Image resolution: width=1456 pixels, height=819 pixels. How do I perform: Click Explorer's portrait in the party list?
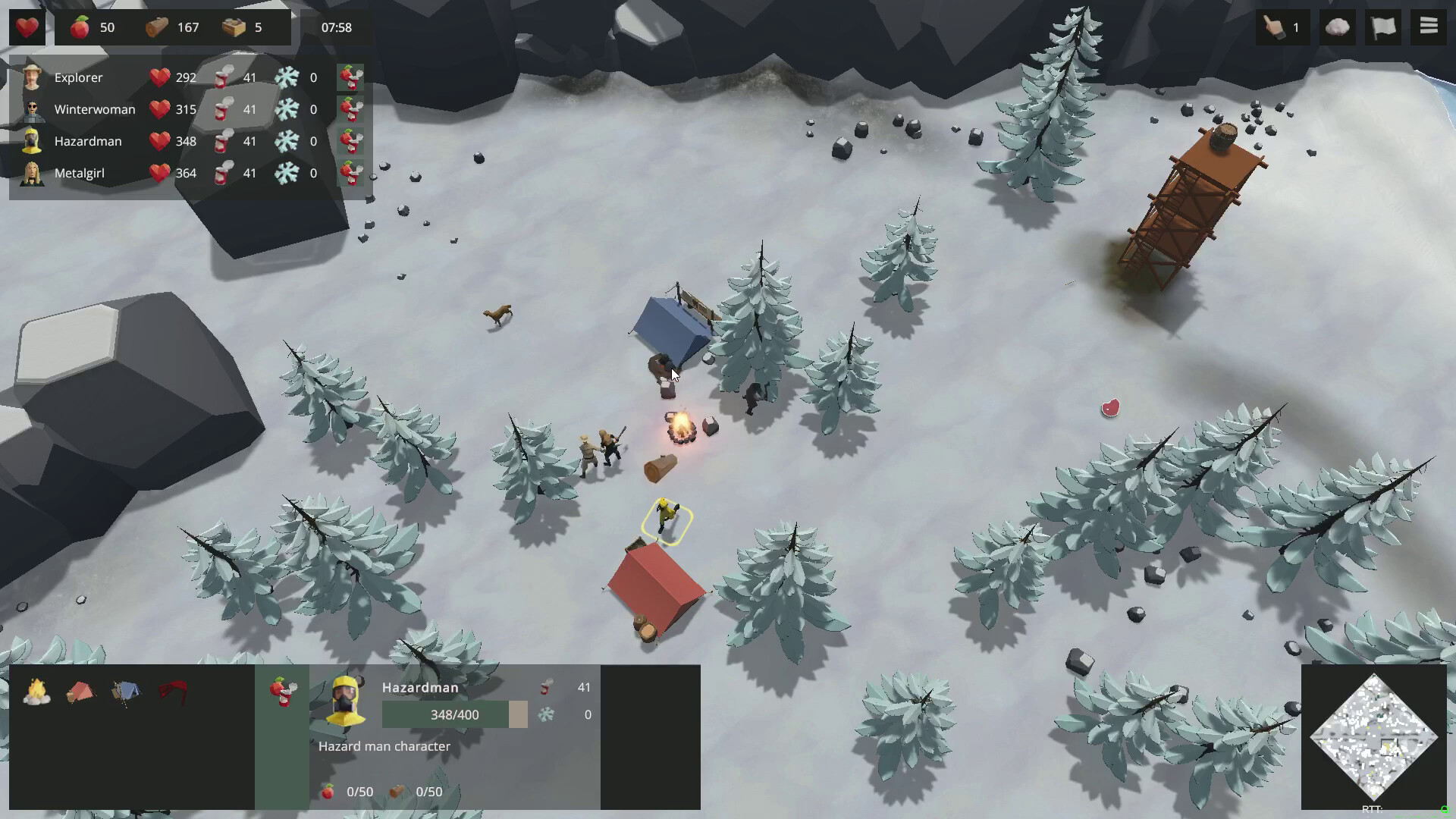(32, 77)
